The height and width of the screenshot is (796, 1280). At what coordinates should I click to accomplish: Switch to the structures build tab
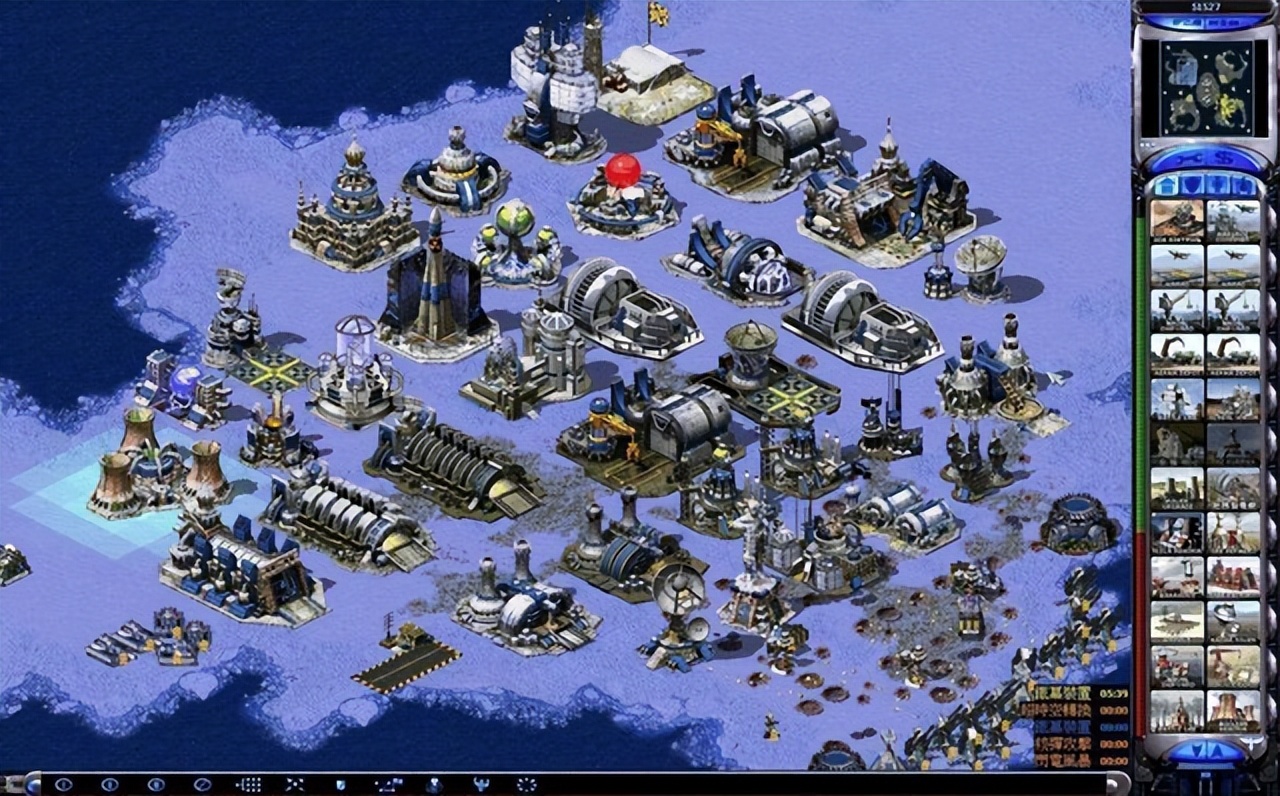click(x=1167, y=186)
